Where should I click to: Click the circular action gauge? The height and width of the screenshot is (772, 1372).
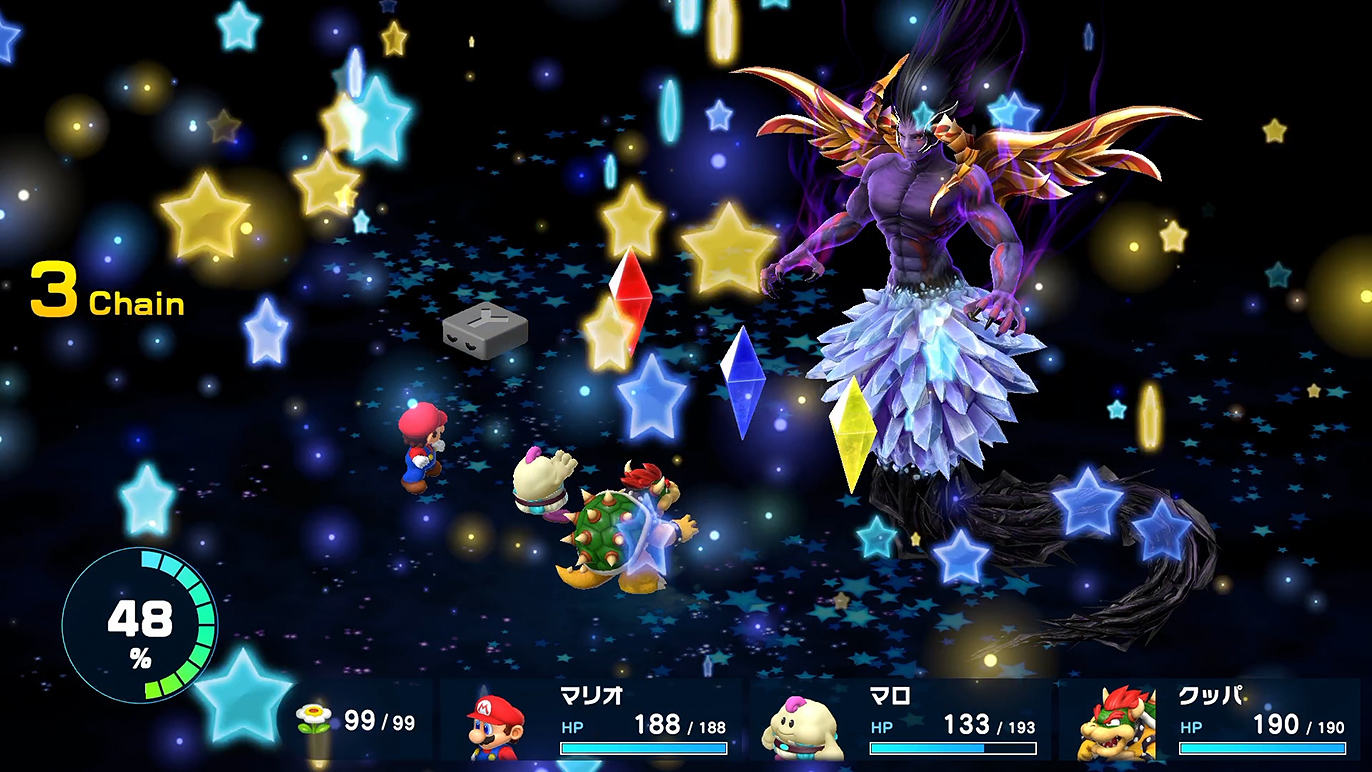click(x=139, y=625)
